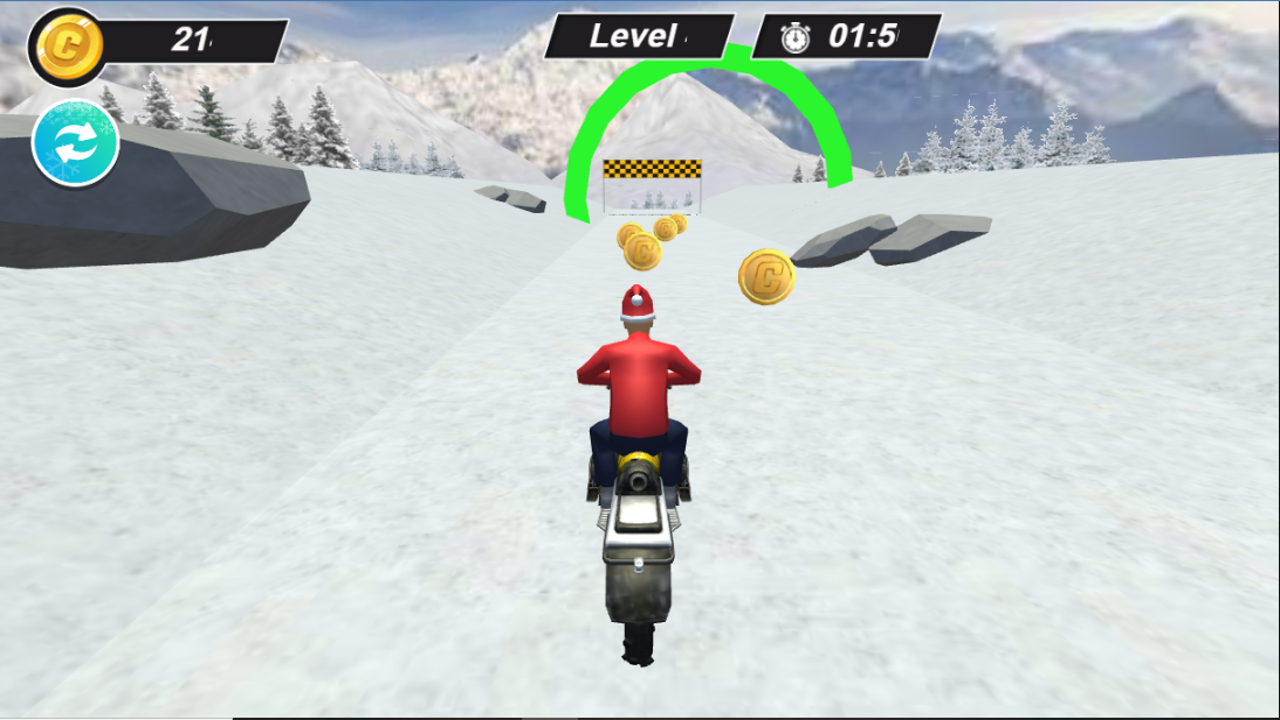Toggle the restart control in the sidebar

point(75,143)
